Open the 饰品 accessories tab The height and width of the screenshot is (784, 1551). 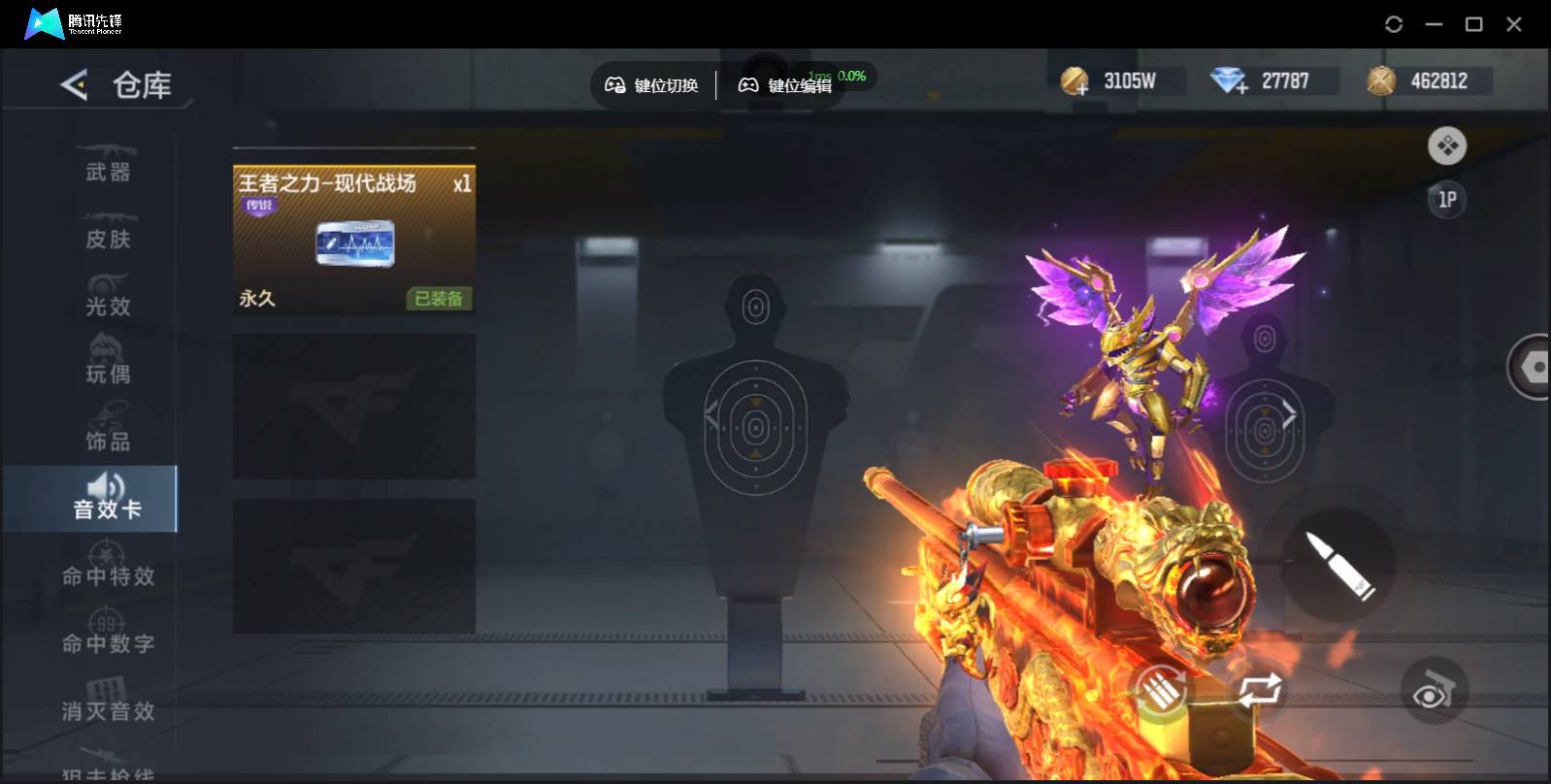(107, 433)
